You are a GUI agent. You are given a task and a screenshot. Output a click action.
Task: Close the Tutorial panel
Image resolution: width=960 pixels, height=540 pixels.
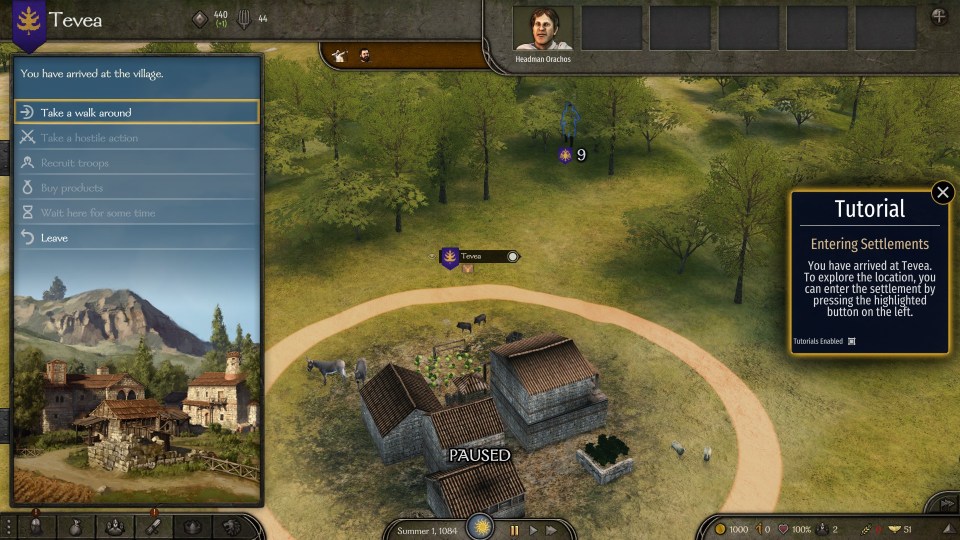pos(942,192)
